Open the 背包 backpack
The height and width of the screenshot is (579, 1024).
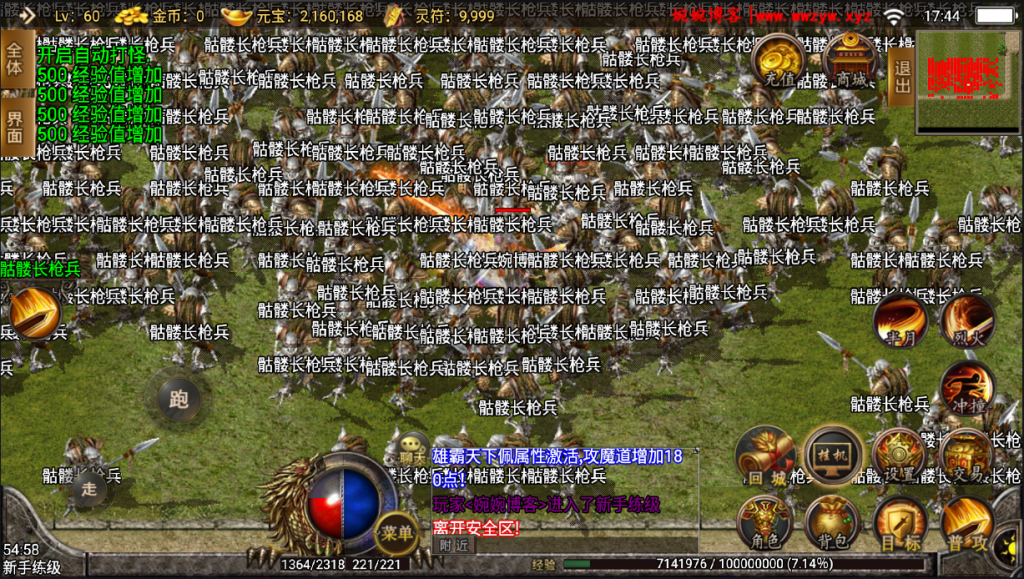(833, 523)
